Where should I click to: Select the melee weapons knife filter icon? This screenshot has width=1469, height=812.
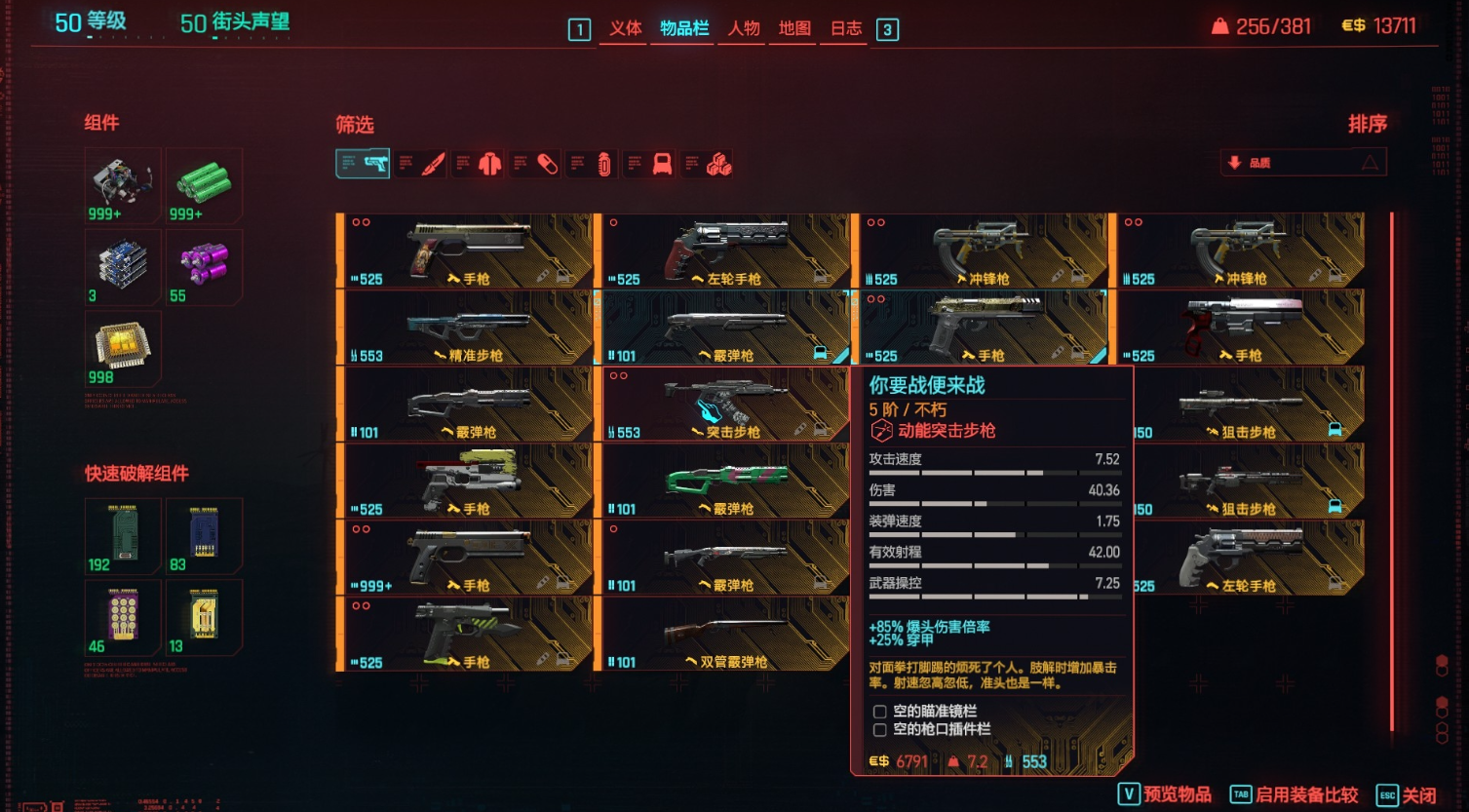coord(433,163)
